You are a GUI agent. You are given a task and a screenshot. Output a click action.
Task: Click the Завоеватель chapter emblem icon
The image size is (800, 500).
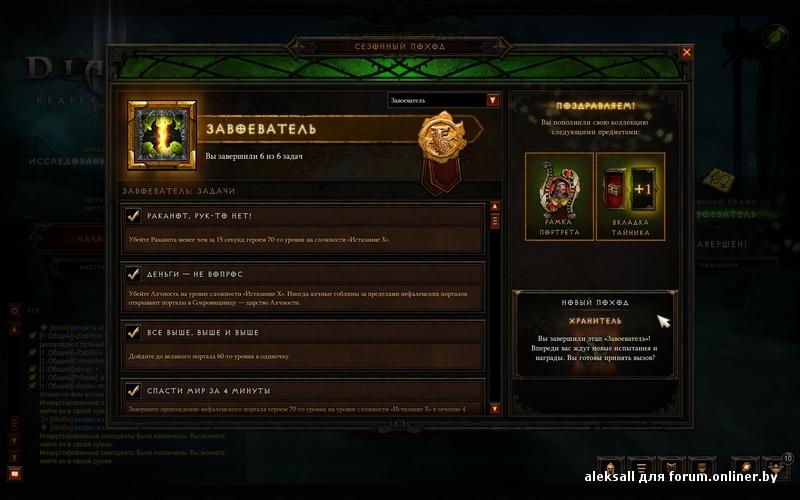tap(162, 135)
